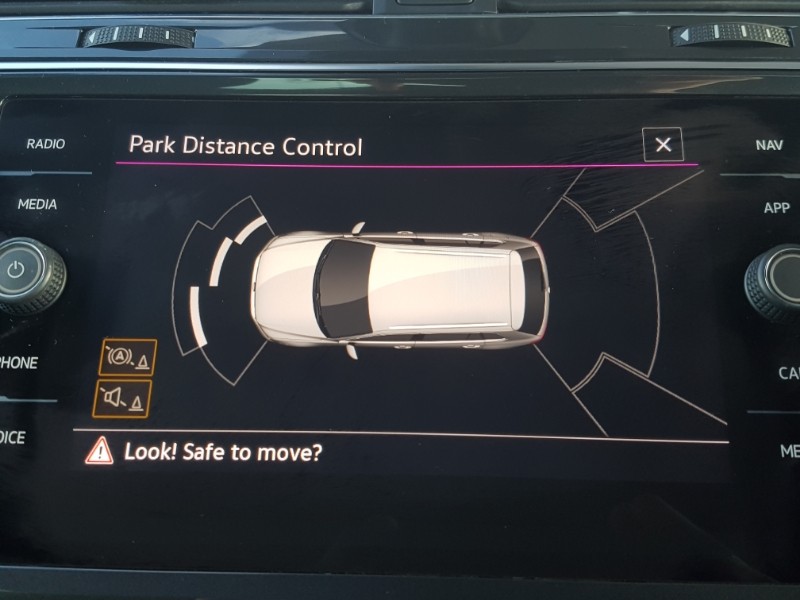The image size is (800, 600).
Task: Select the APP button
Action: (776, 208)
